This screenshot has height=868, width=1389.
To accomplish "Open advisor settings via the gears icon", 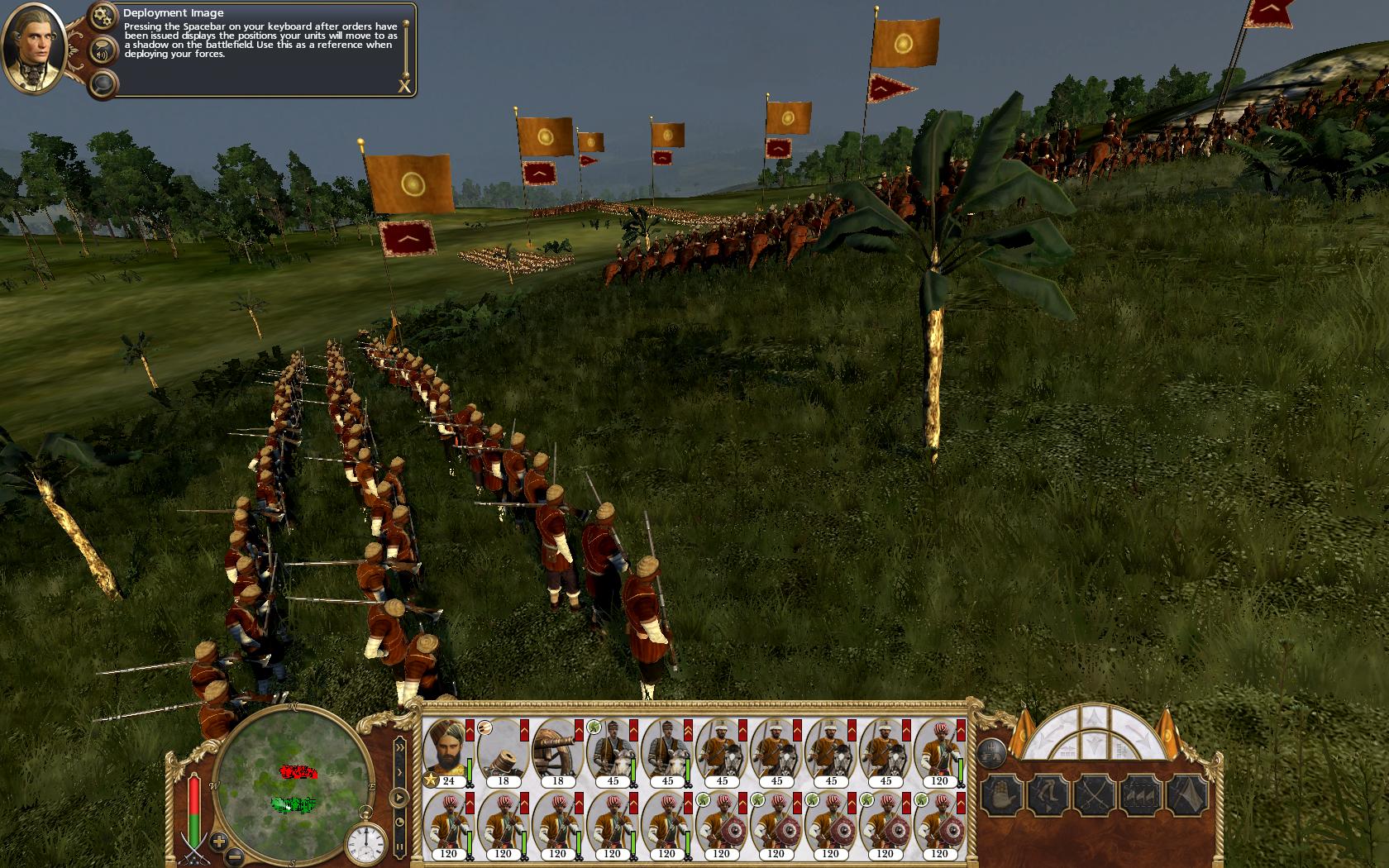I will click(103, 16).
